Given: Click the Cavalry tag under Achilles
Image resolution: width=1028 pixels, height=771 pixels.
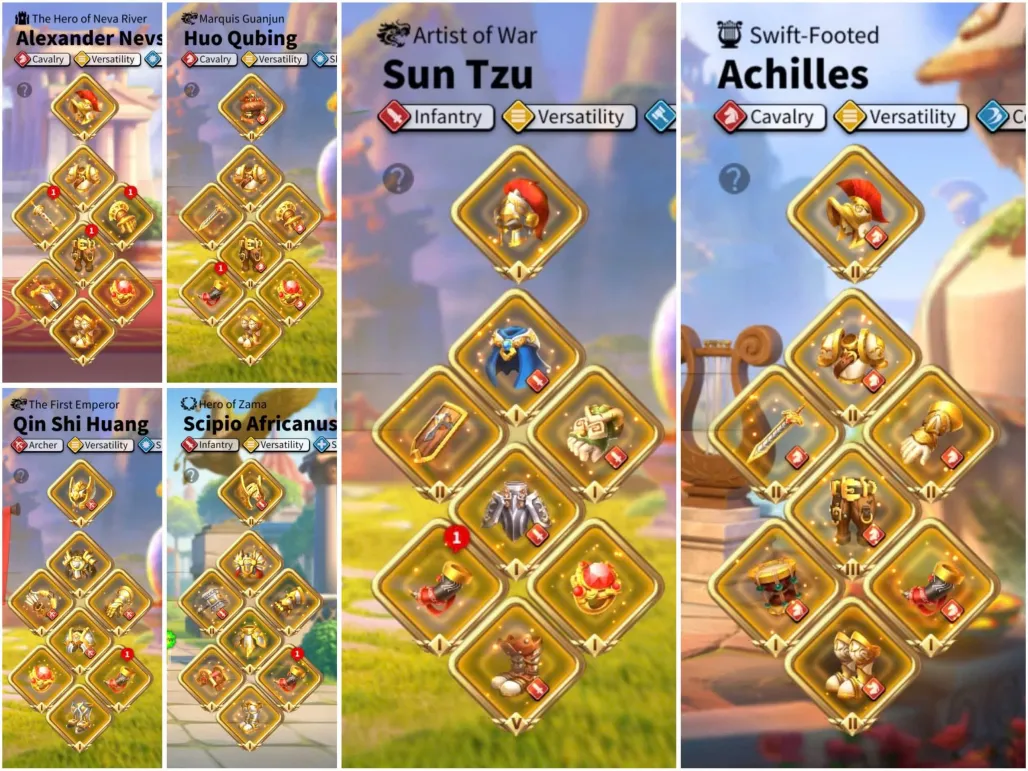Looking at the screenshot, I should pos(771,117).
